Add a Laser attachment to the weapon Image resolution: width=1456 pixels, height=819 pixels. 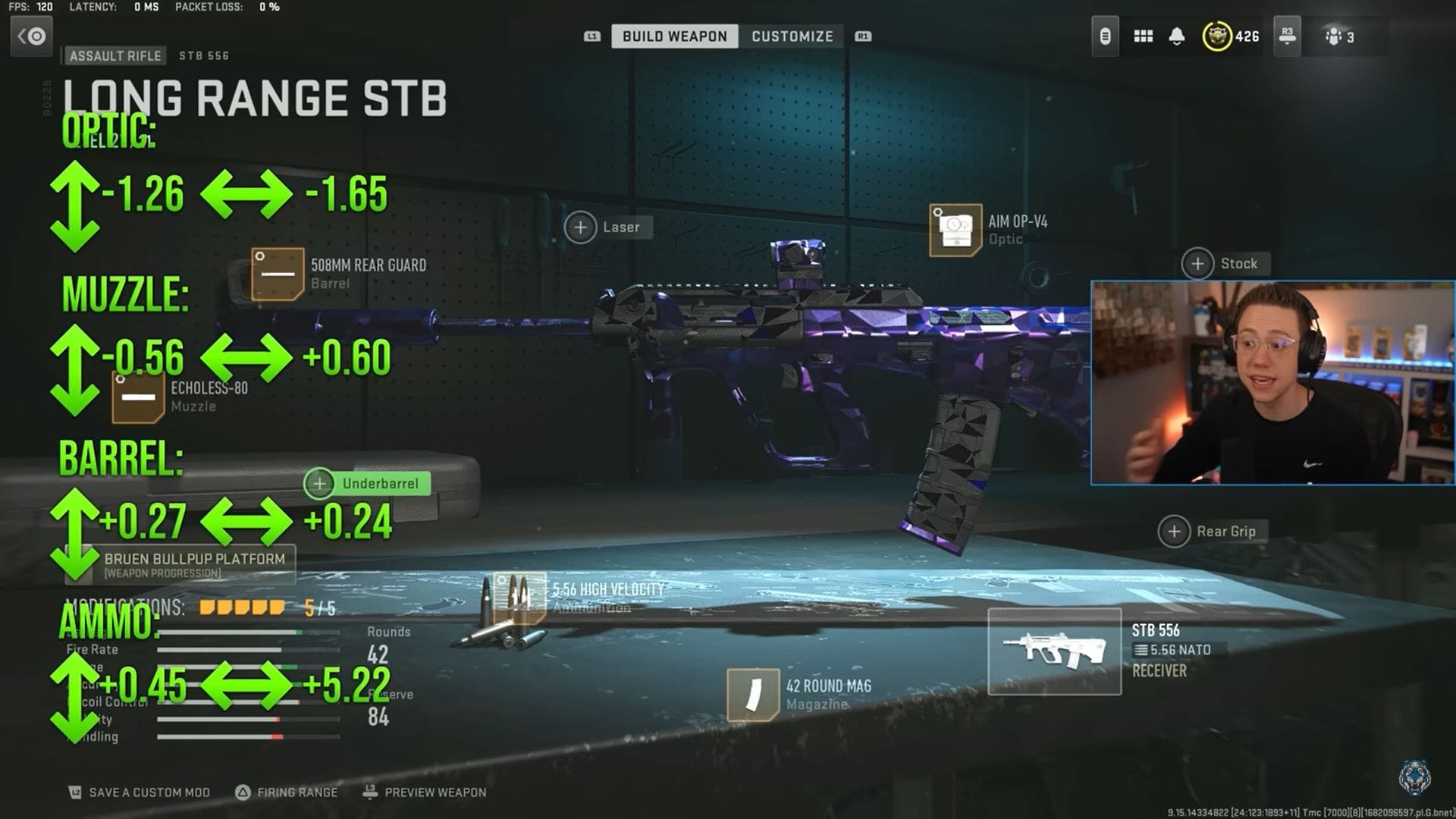581,227
